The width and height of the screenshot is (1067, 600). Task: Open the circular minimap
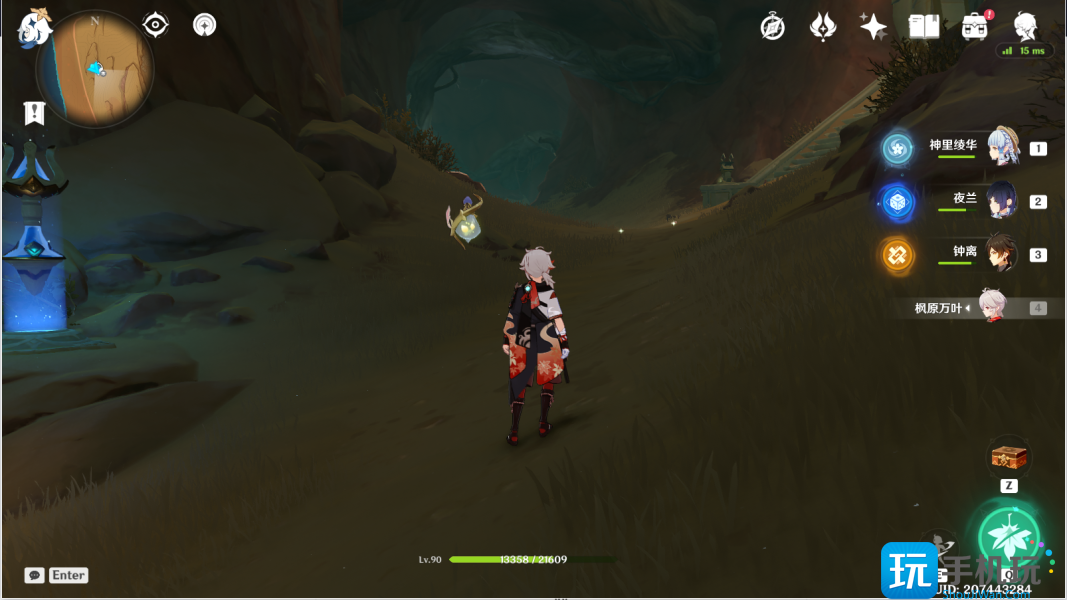click(95, 69)
